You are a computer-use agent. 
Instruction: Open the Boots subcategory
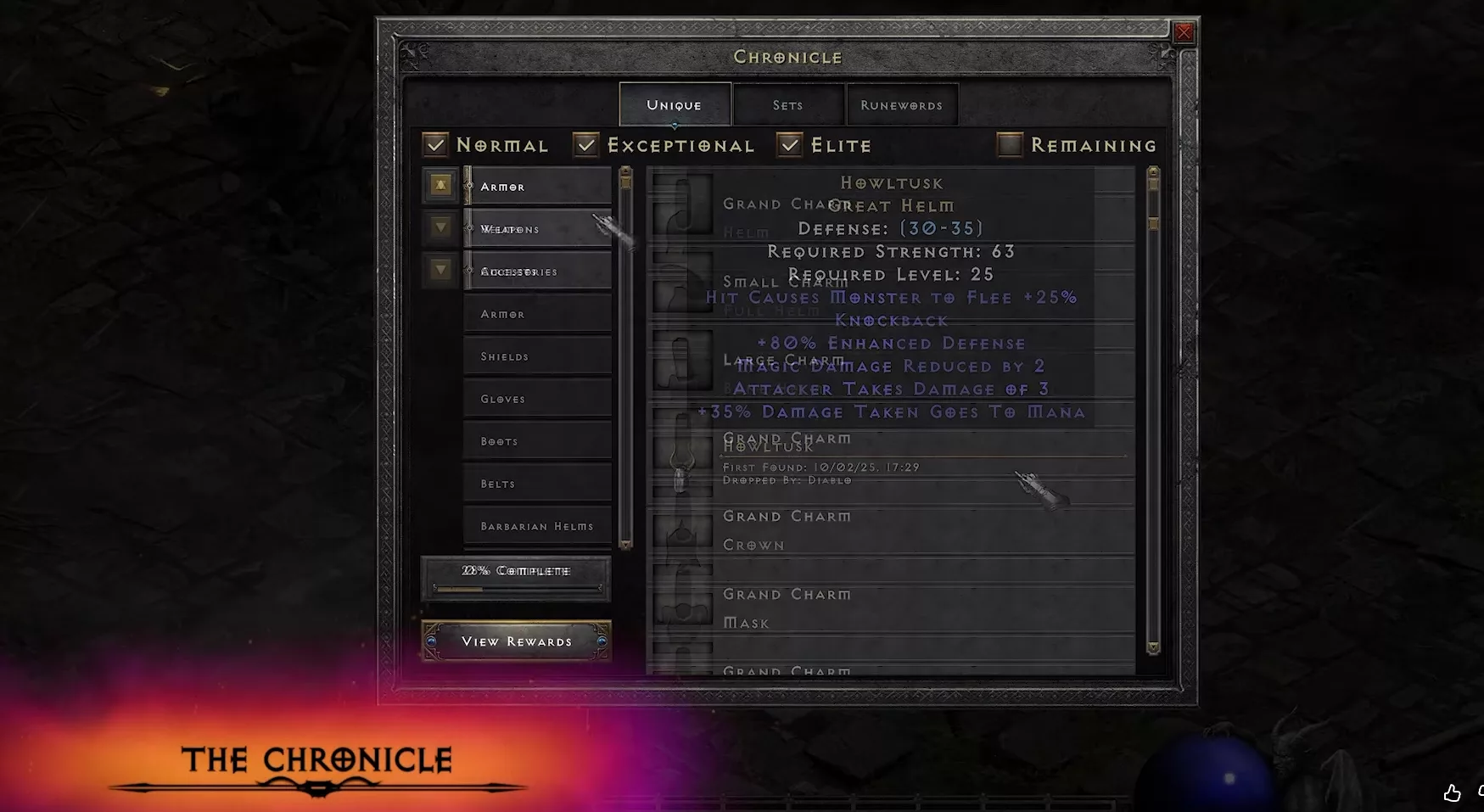pyautogui.click(x=537, y=441)
